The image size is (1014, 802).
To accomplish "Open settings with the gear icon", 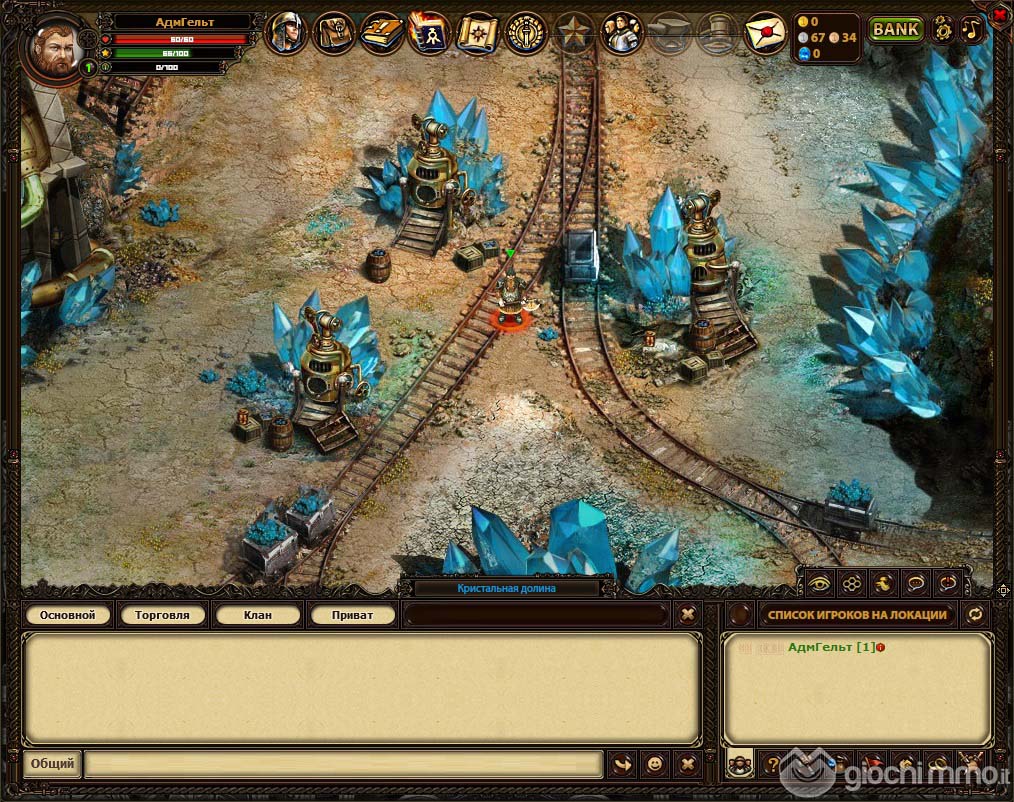I will pos(942,29).
